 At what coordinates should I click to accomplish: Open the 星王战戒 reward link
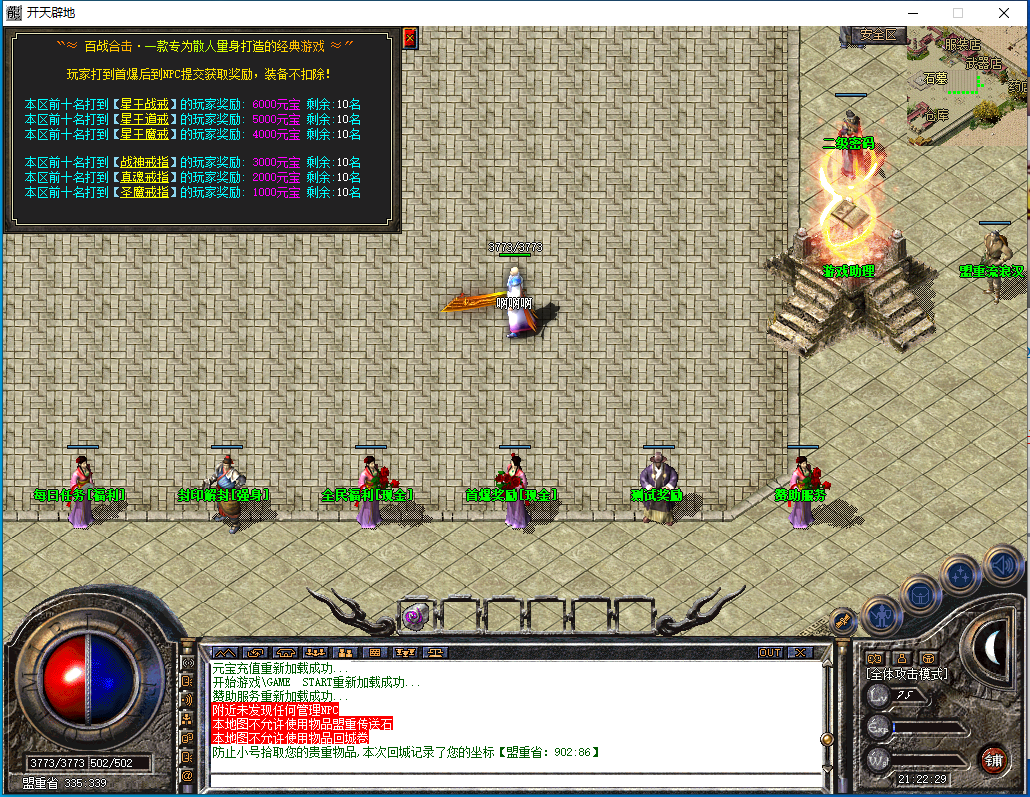(145, 104)
